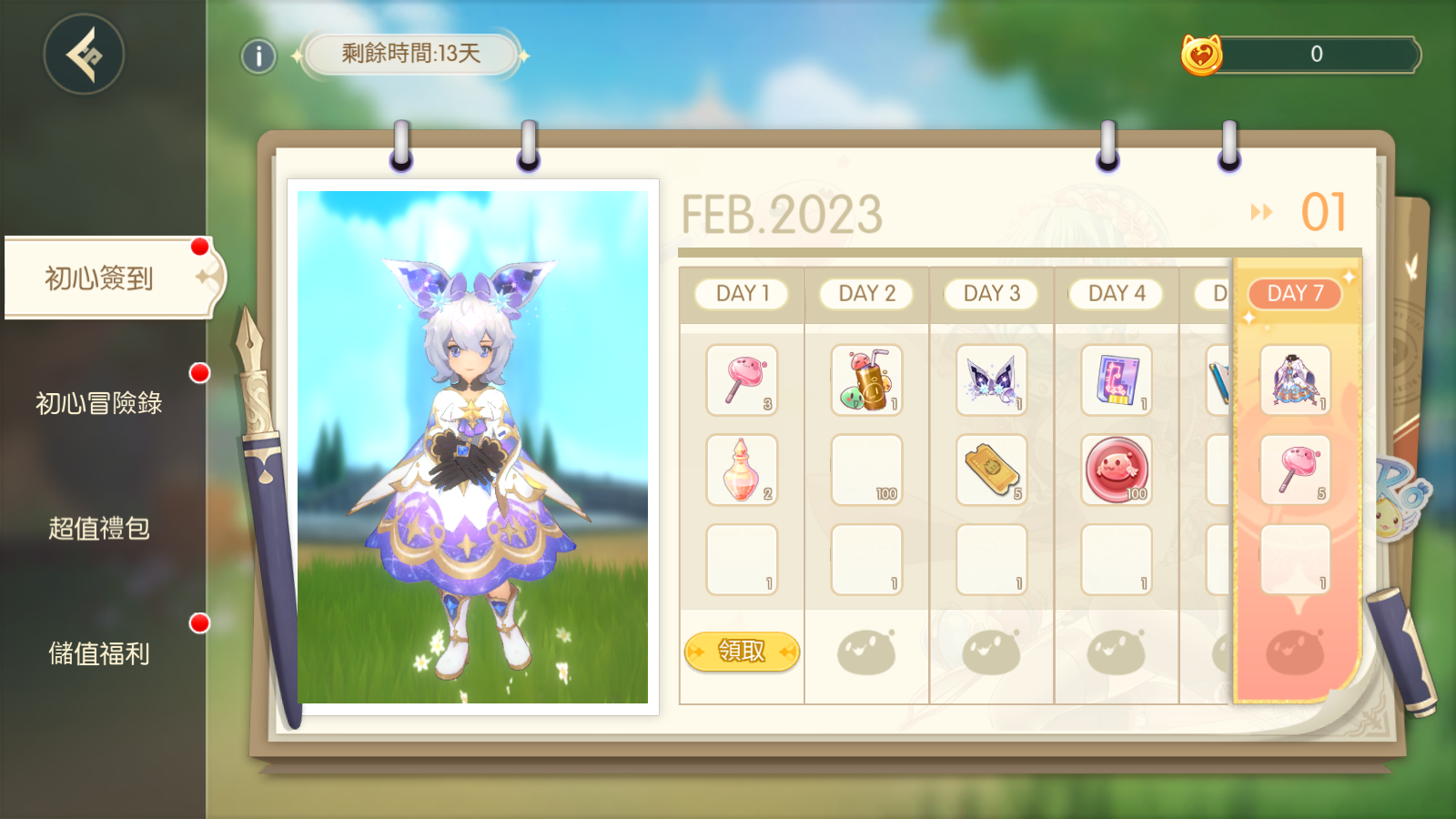Select the DAY 7 column header
The width and height of the screenshot is (1456, 819).
[x=1295, y=294]
